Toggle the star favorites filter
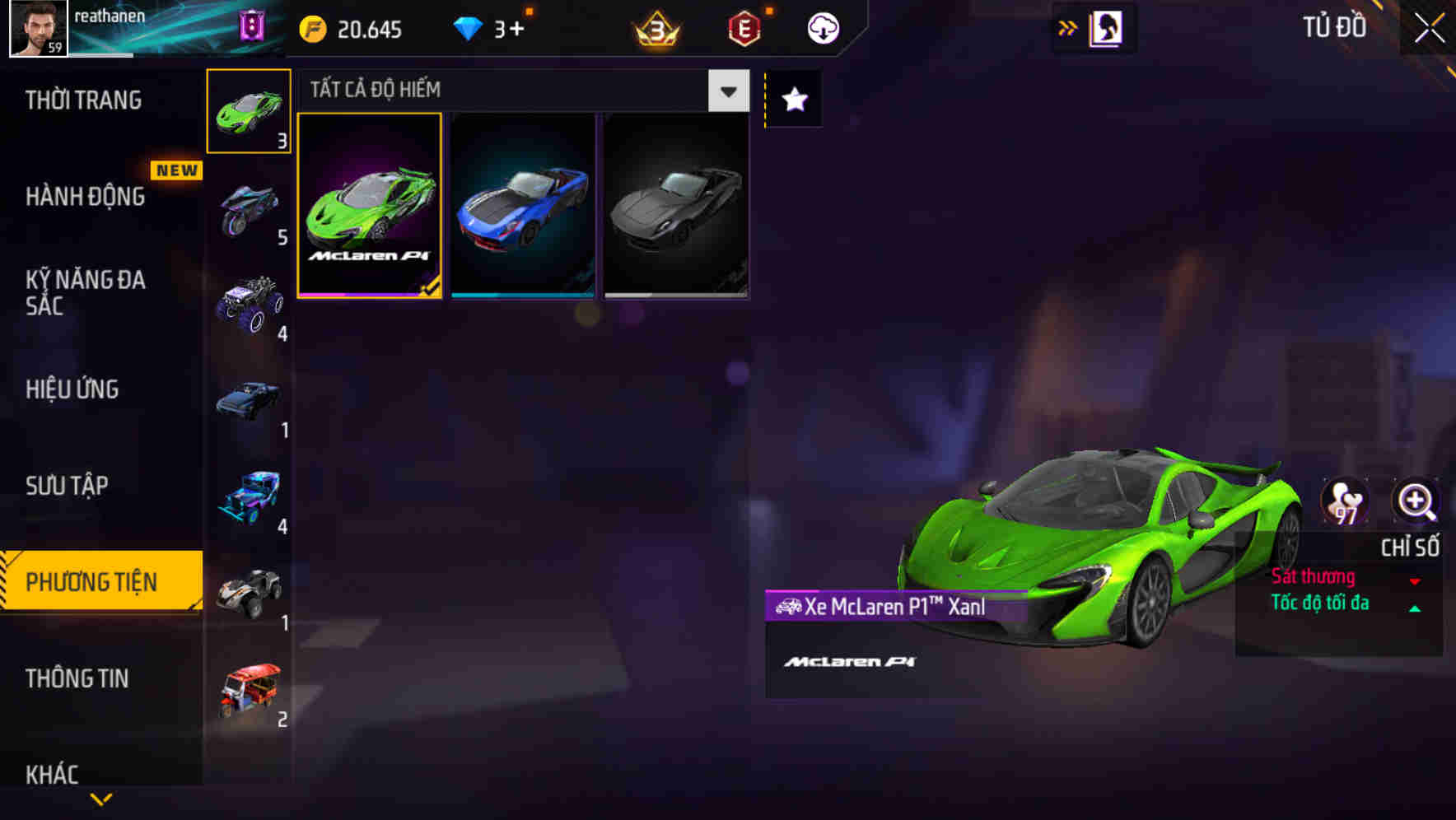This screenshot has height=820, width=1456. pyautogui.click(x=793, y=100)
